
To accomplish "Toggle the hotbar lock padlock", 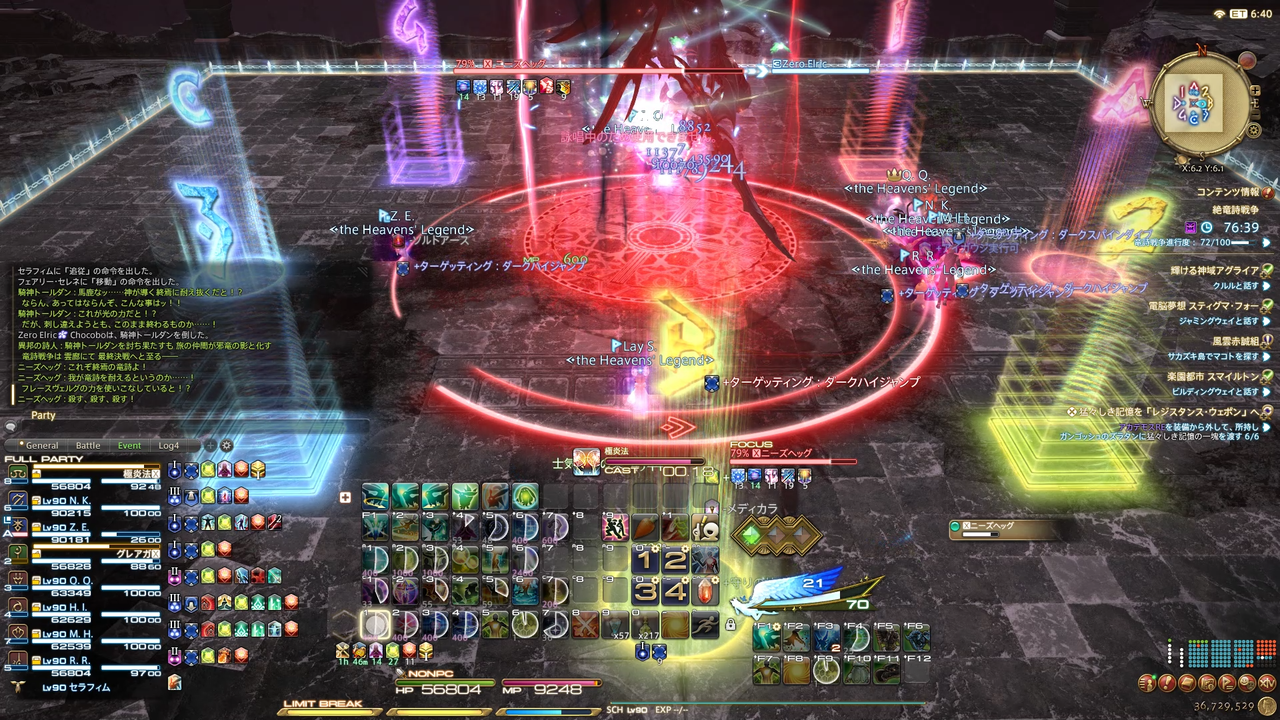I will pos(729,622).
